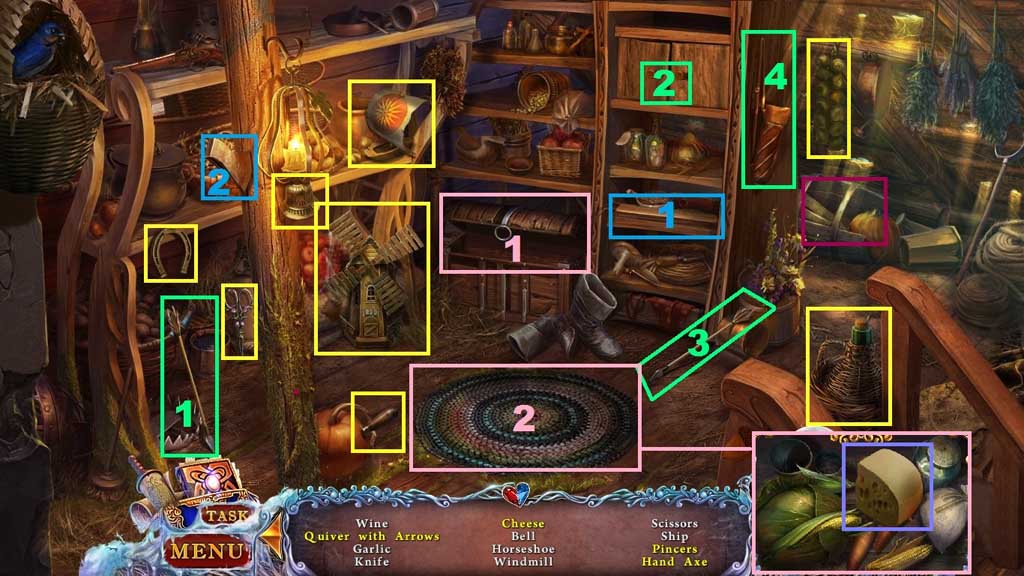Click "Knife" in the item list
This screenshot has height=576, width=1024.
click(x=372, y=562)
